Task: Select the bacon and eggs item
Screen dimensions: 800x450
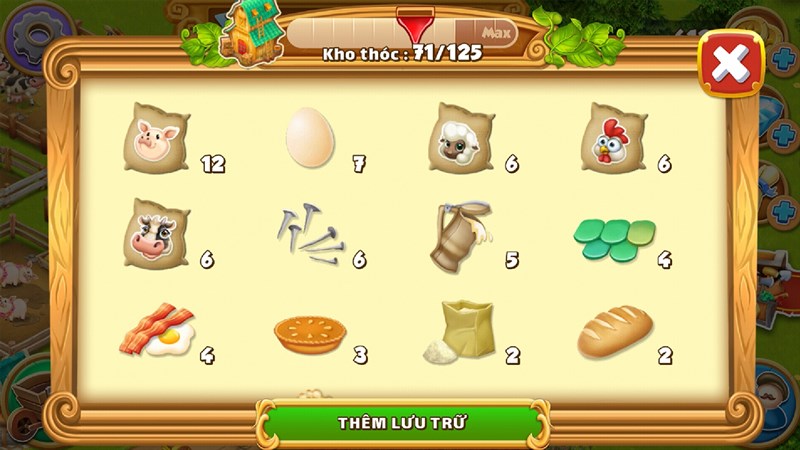Action: tap(157, 333)
